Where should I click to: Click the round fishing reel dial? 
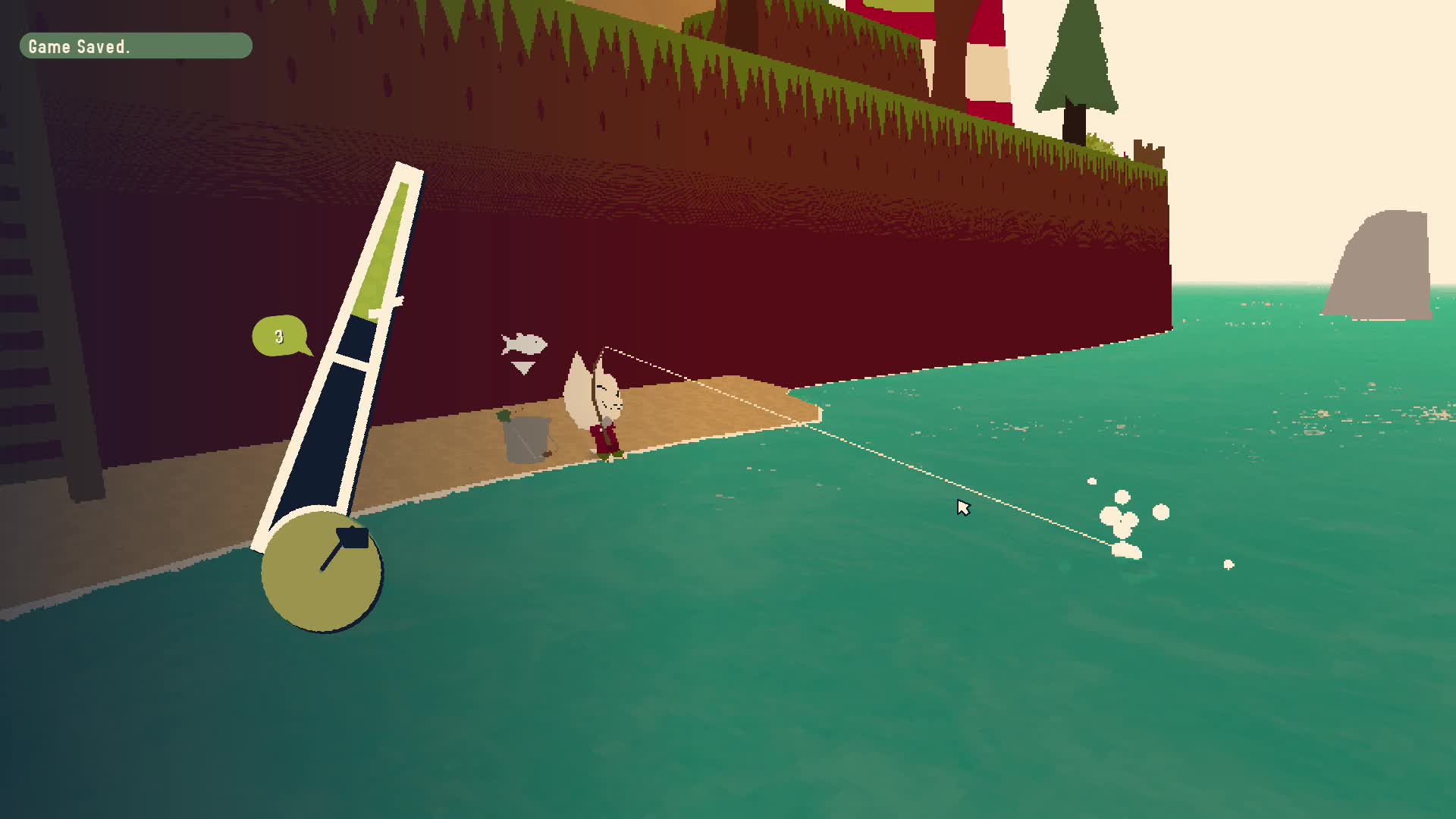[322, 570]
